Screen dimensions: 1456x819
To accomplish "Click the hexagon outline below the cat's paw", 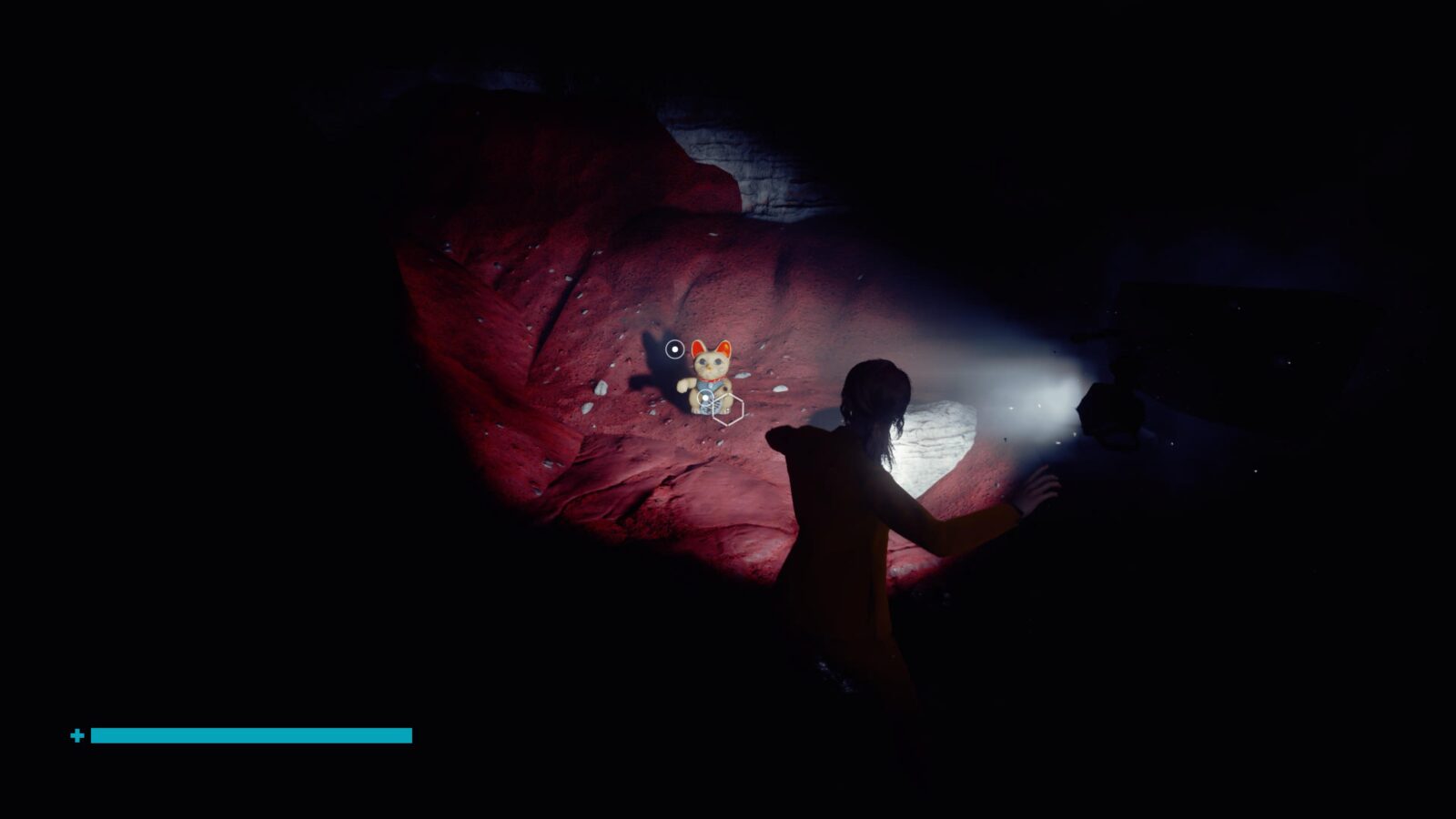I will tap(728, 408).
